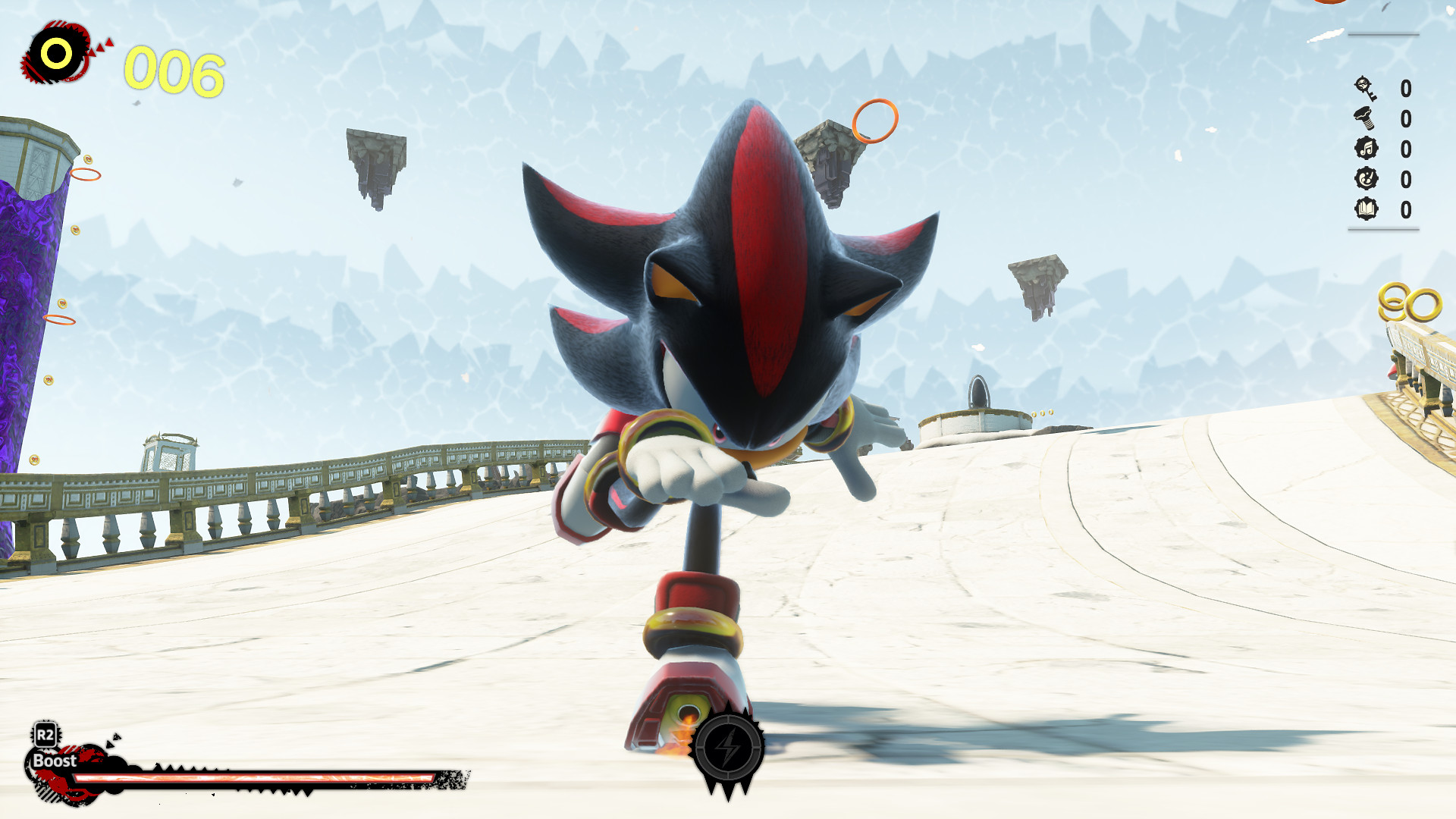Click the gear artwork collectible icon

[1366, 179]
